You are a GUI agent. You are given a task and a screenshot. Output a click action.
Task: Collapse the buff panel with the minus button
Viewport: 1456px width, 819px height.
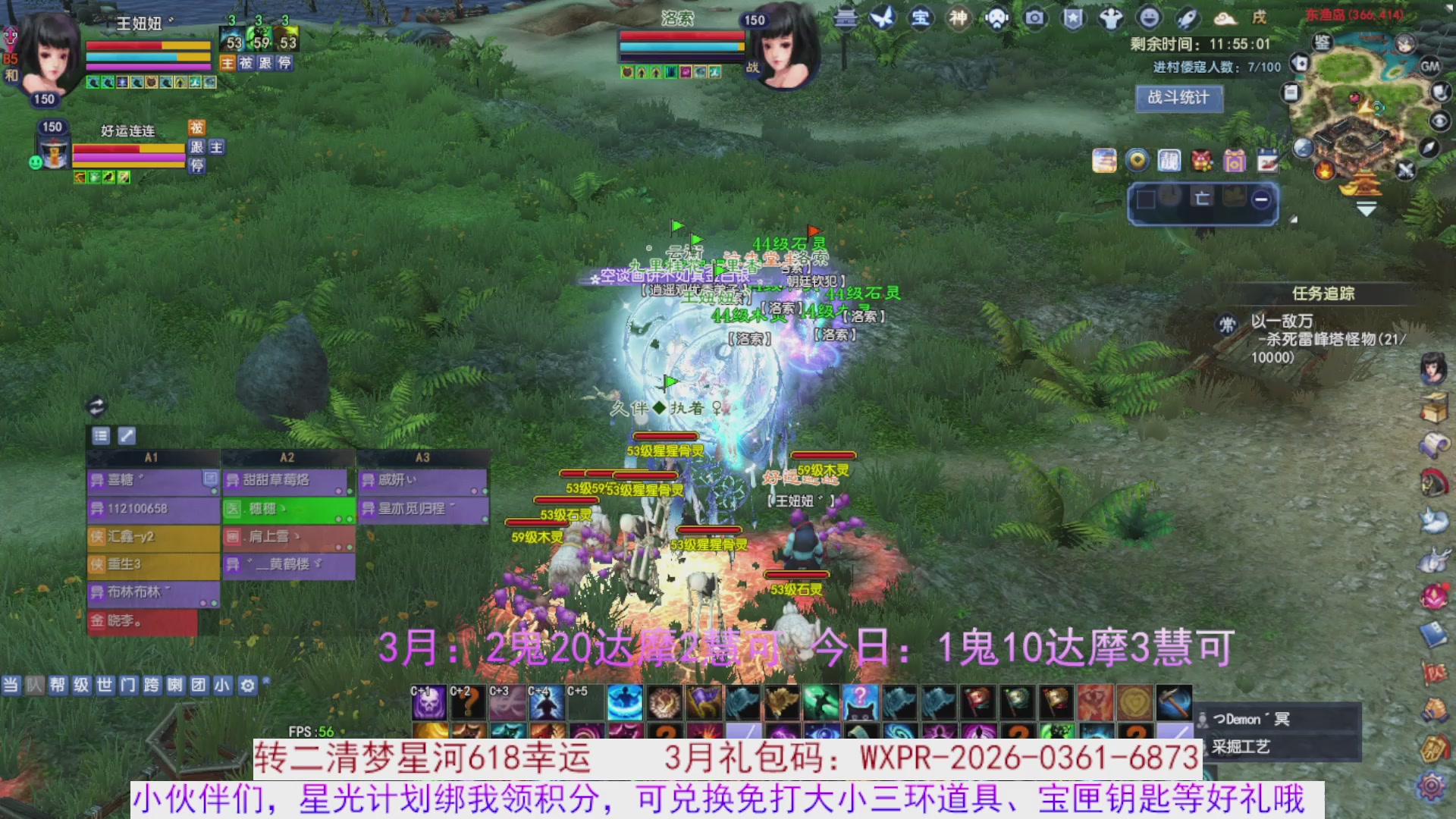click(x=1261, y=199)
